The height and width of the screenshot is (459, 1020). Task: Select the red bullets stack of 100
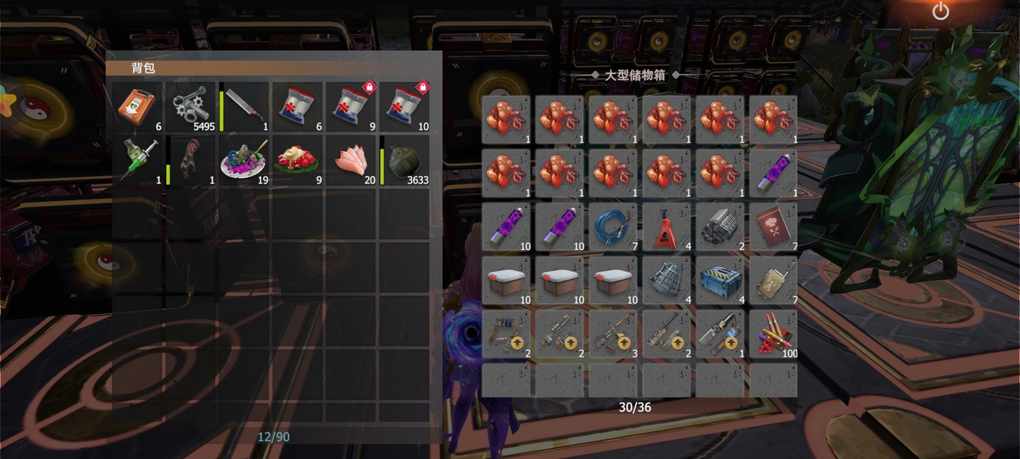tap(773, 334)
